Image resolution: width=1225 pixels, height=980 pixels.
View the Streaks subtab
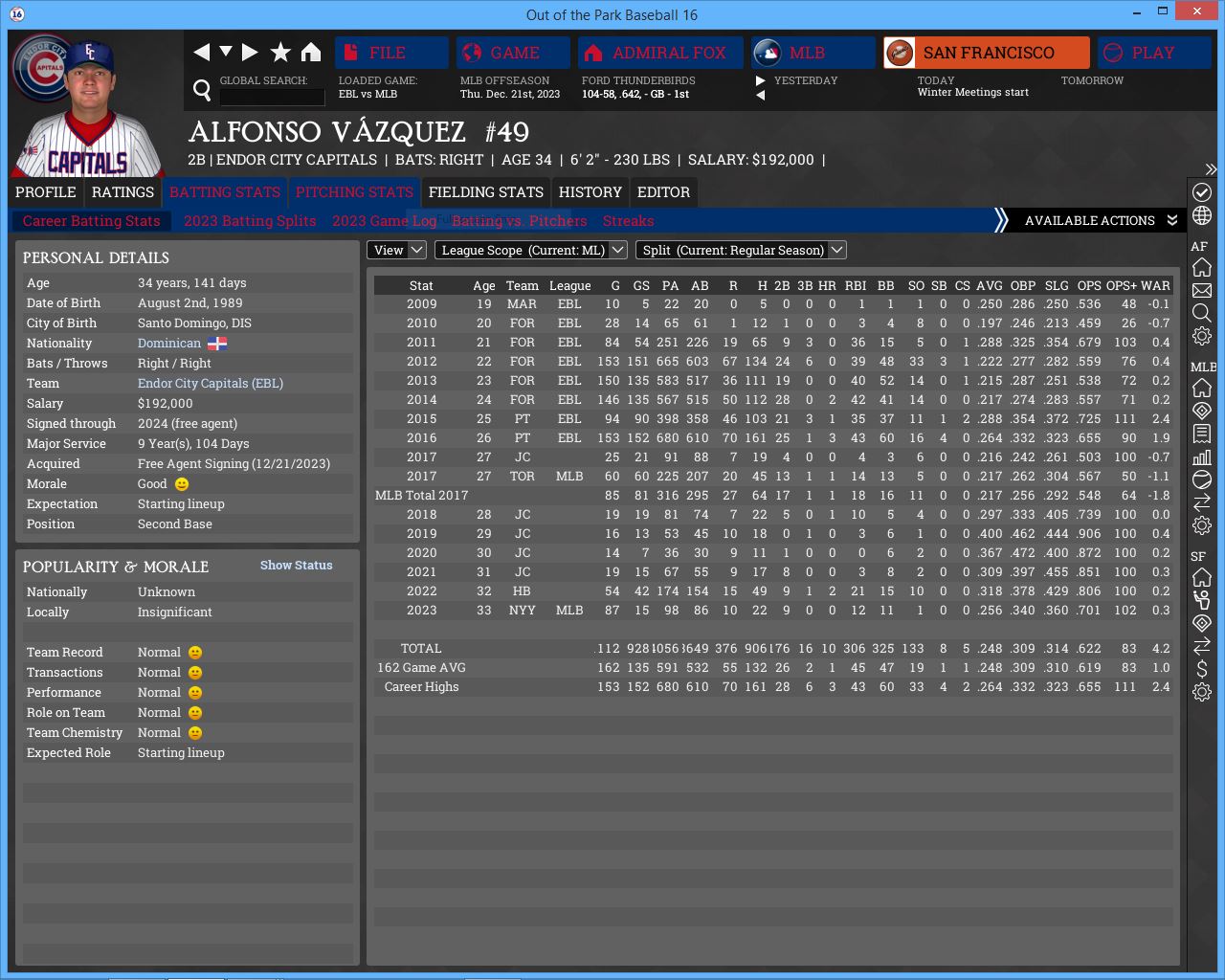tap(628, 221)
